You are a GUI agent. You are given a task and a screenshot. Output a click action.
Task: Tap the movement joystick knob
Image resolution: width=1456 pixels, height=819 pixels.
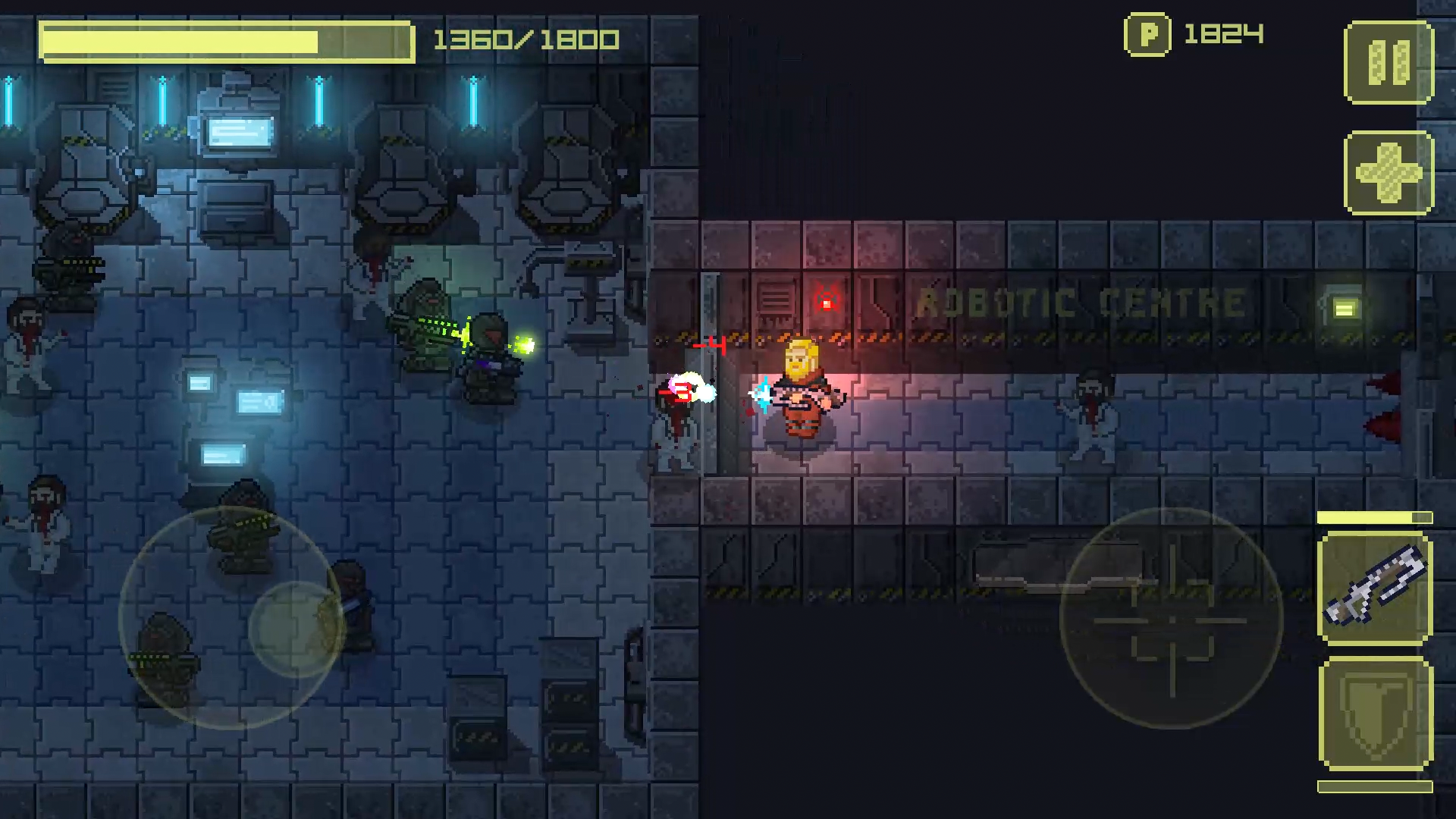pos(296,629)
